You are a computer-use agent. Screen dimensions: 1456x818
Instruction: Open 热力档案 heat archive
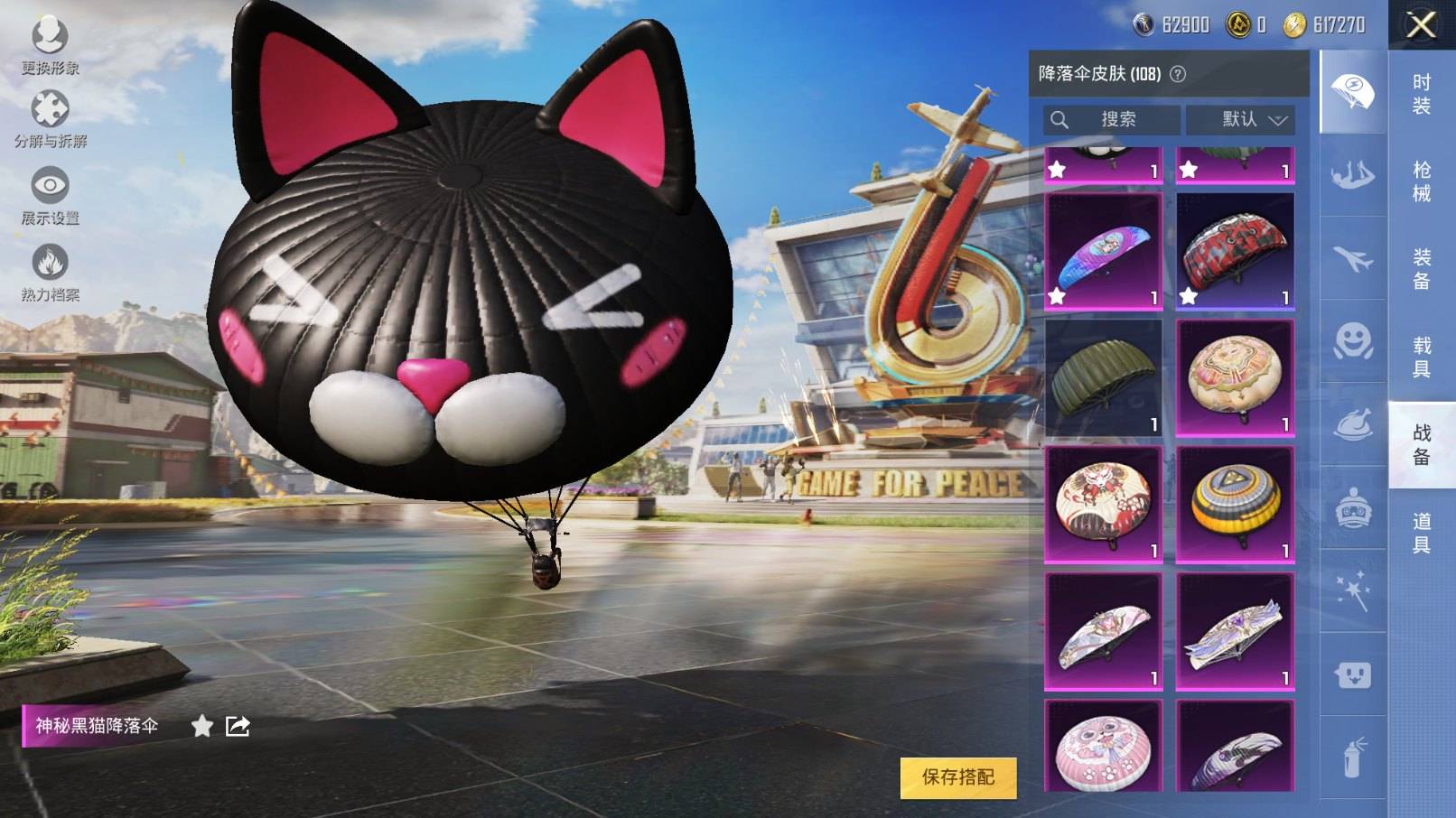point(50,273)
